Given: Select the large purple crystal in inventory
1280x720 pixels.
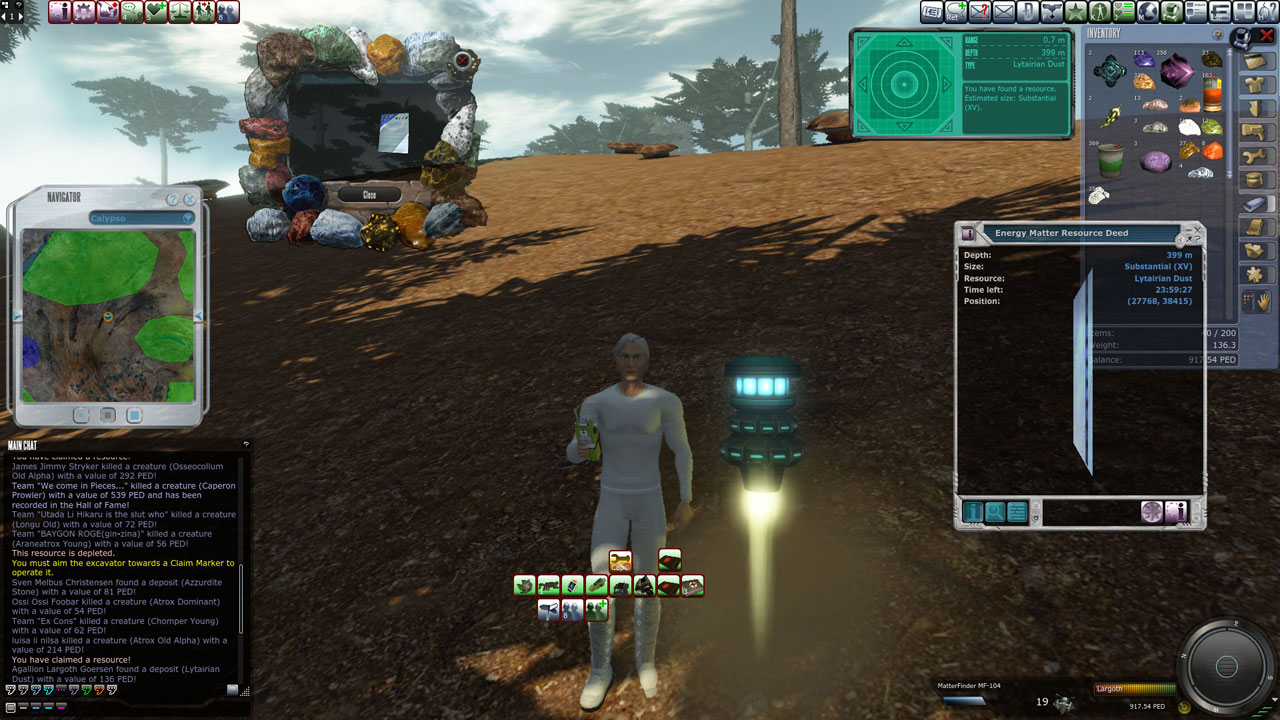Looking at the screenshot, I should 1176,70.
